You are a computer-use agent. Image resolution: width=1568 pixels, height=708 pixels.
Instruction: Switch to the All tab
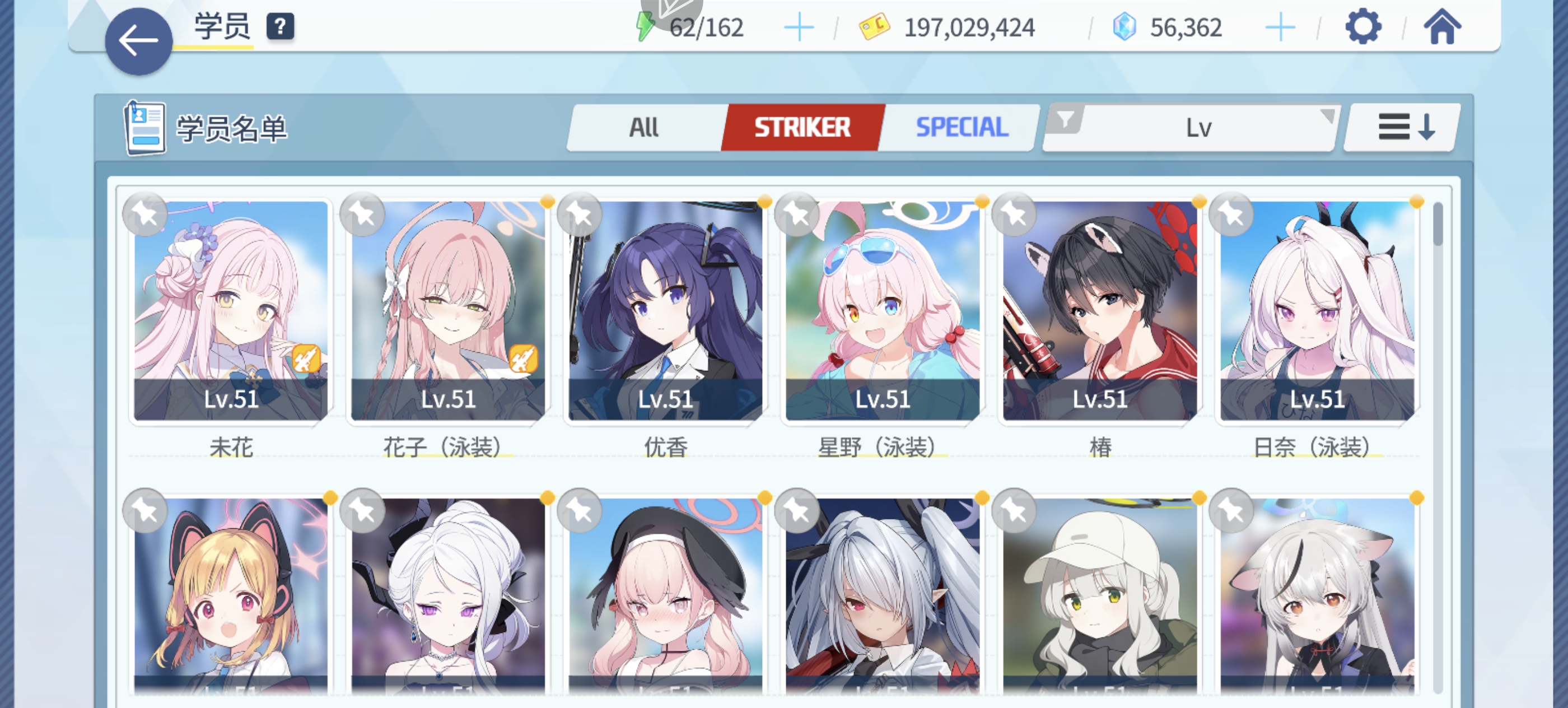click(x=643, y=127)
